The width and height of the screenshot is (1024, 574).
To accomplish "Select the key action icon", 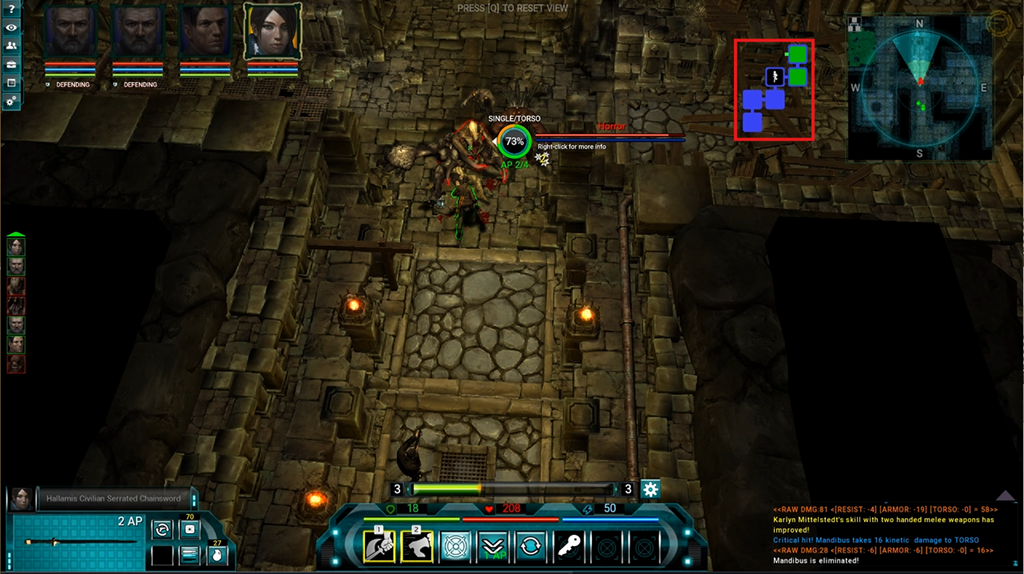I will tap(569, 547).
